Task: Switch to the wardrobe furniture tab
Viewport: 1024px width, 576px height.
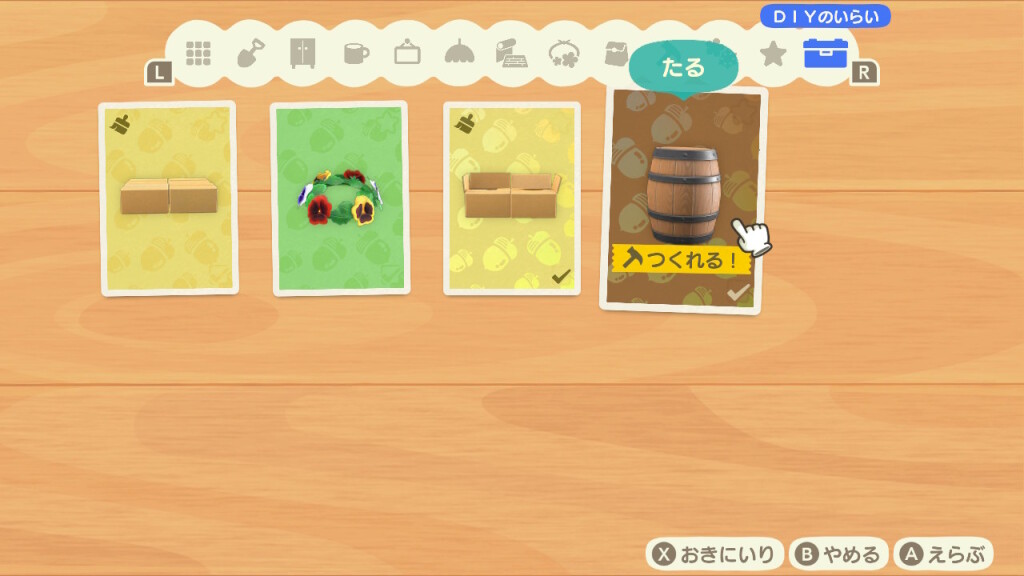Action: pyautogui.click(x=302, y=54)
